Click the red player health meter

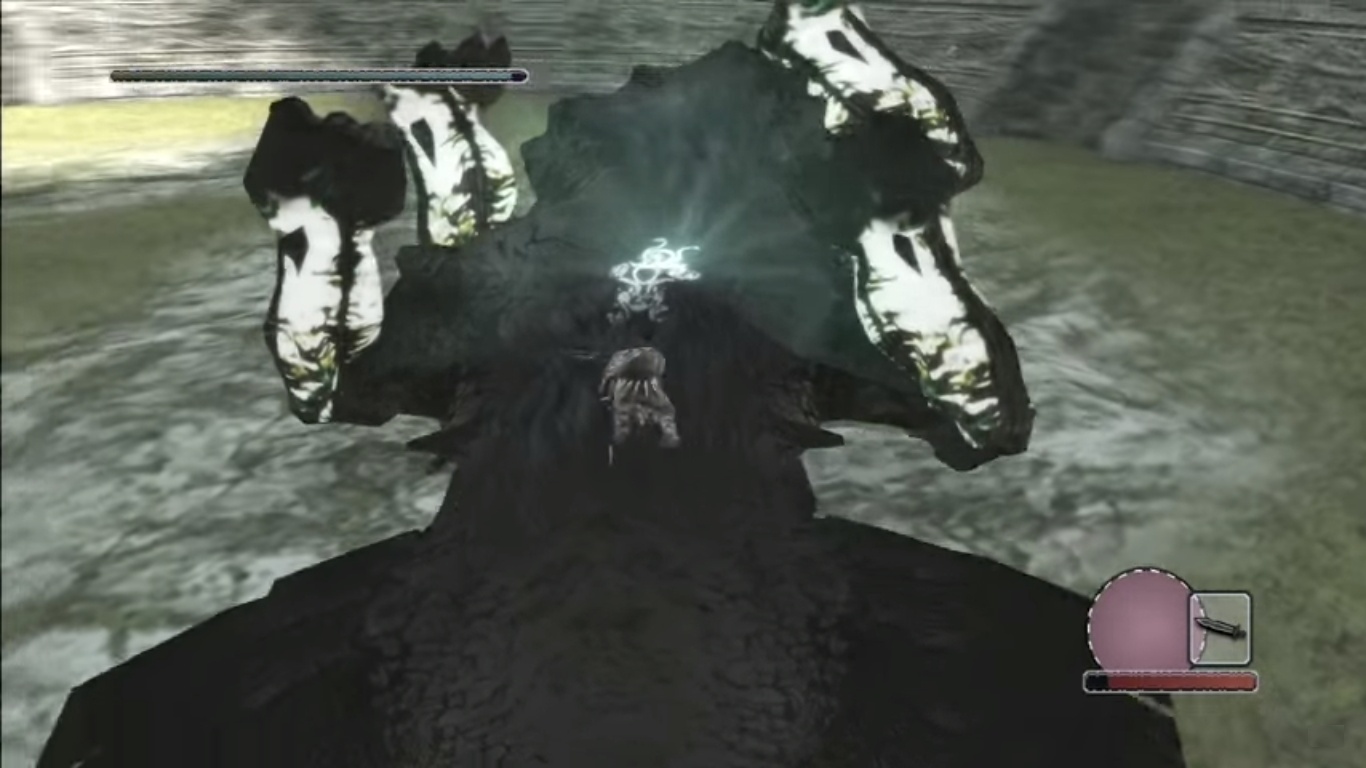(x=1170, y=681)
